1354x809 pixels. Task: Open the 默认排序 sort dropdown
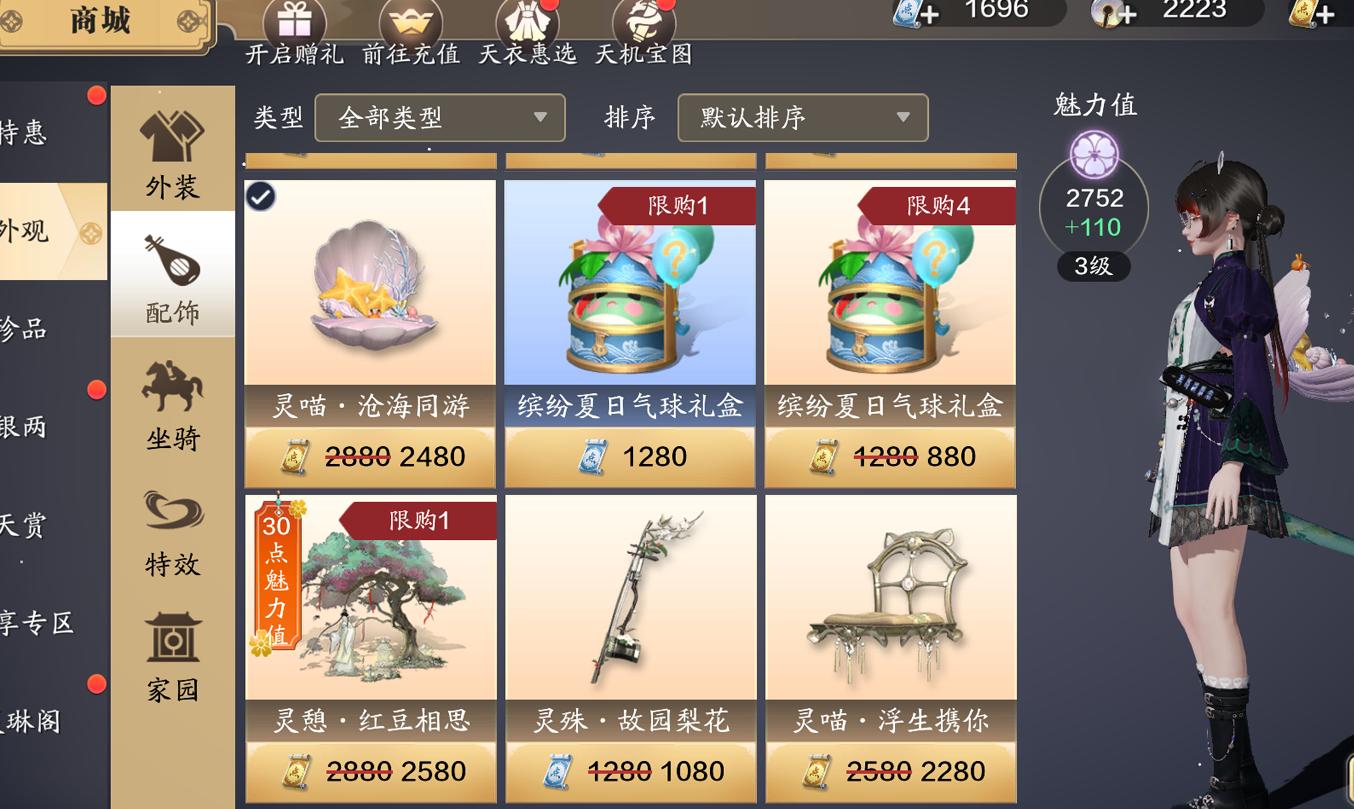800,117
